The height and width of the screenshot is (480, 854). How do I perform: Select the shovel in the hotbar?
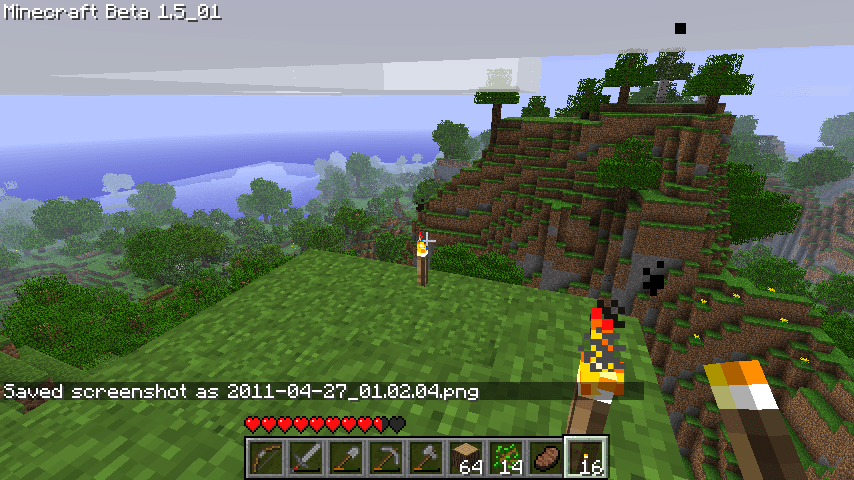click(345, 458)
